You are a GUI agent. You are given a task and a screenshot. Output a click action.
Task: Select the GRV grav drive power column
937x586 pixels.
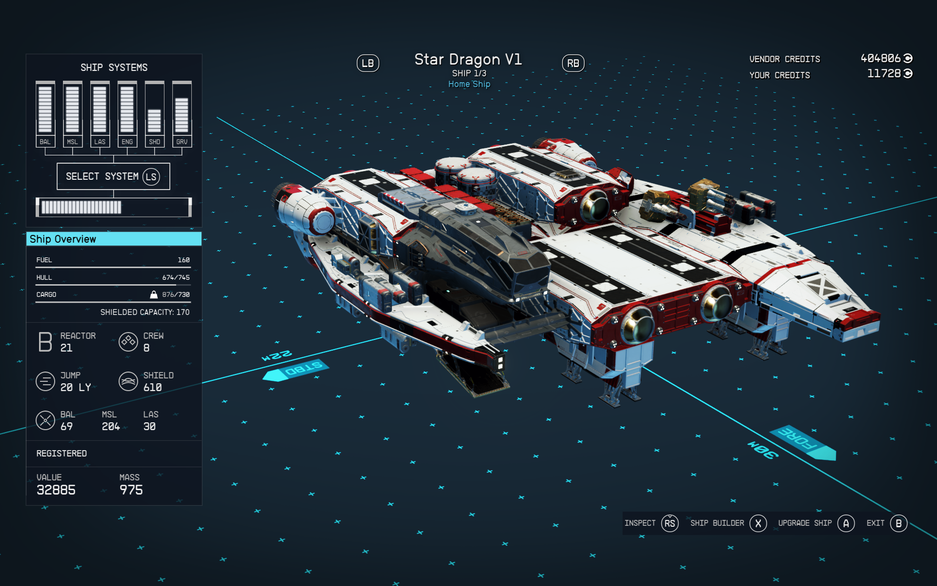point(181,115)
